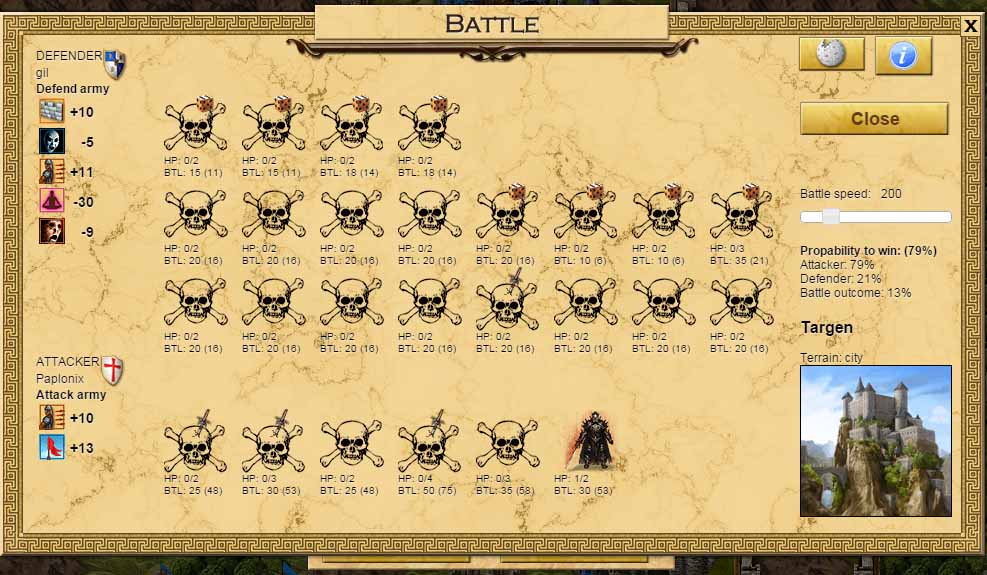Inspect the attacker's red high-heel +13 icon
Image resolution: width=987 pixels, height=575 pixels.
51,447
